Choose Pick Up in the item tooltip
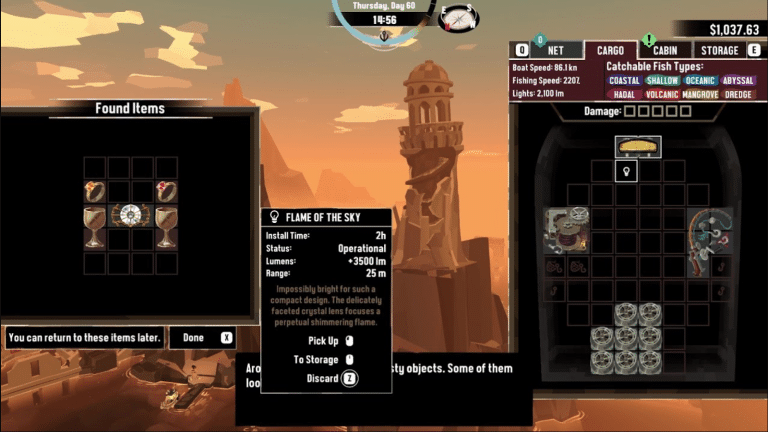Image resolution: width=768 pixels, height=432 pixels. tap(330, 340)
